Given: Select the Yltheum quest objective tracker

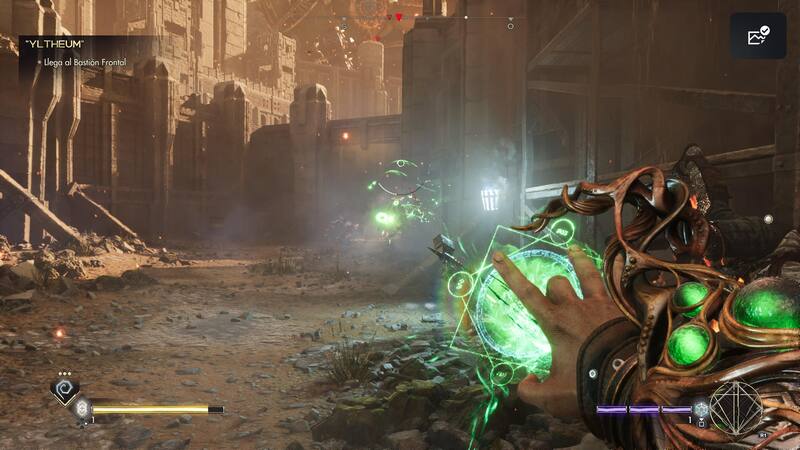Looking at the screenshot, I should pyautogui.click(x=80, y=52).
